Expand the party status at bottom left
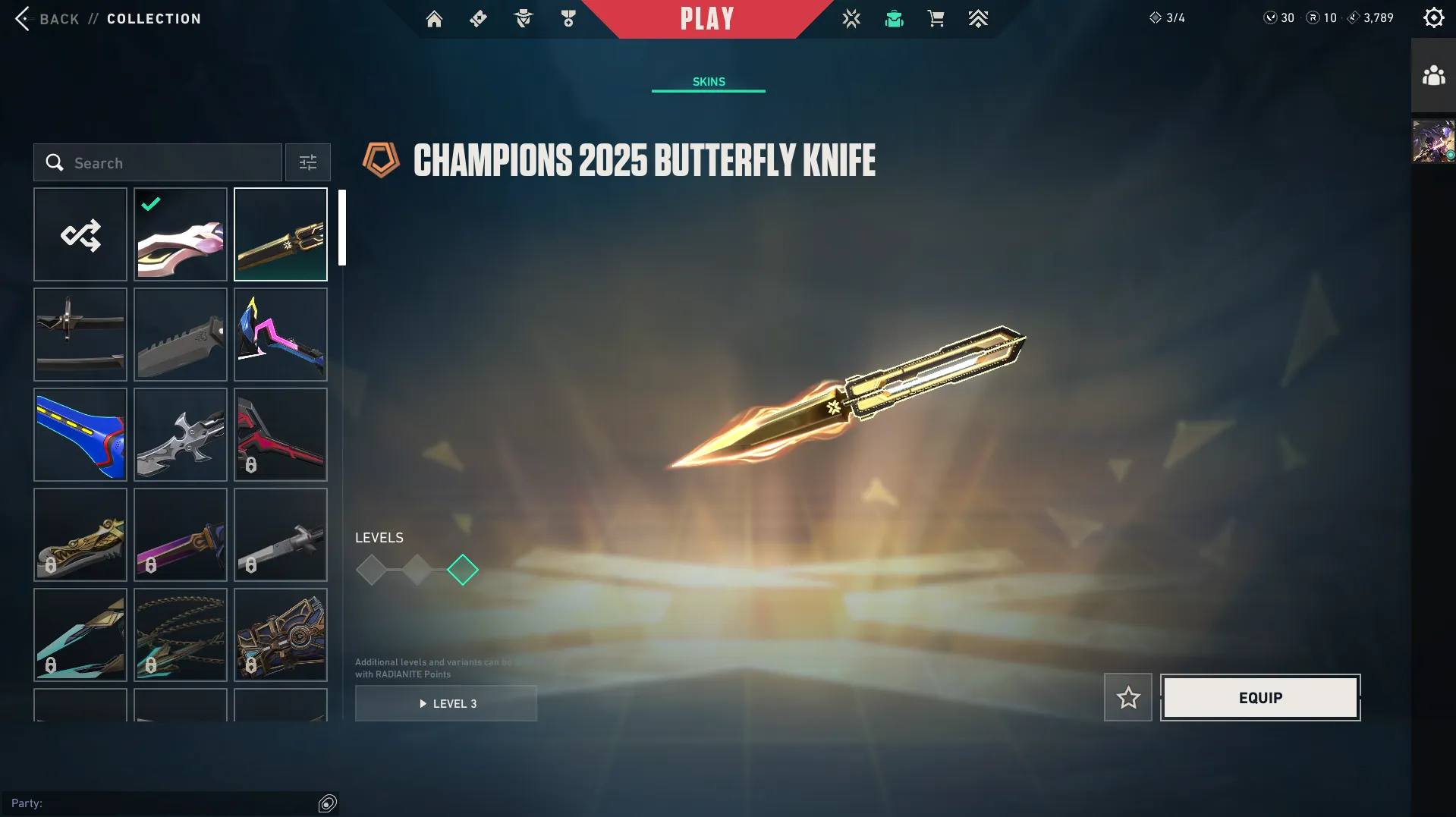 pyautogui.click(x=326, y=802)
